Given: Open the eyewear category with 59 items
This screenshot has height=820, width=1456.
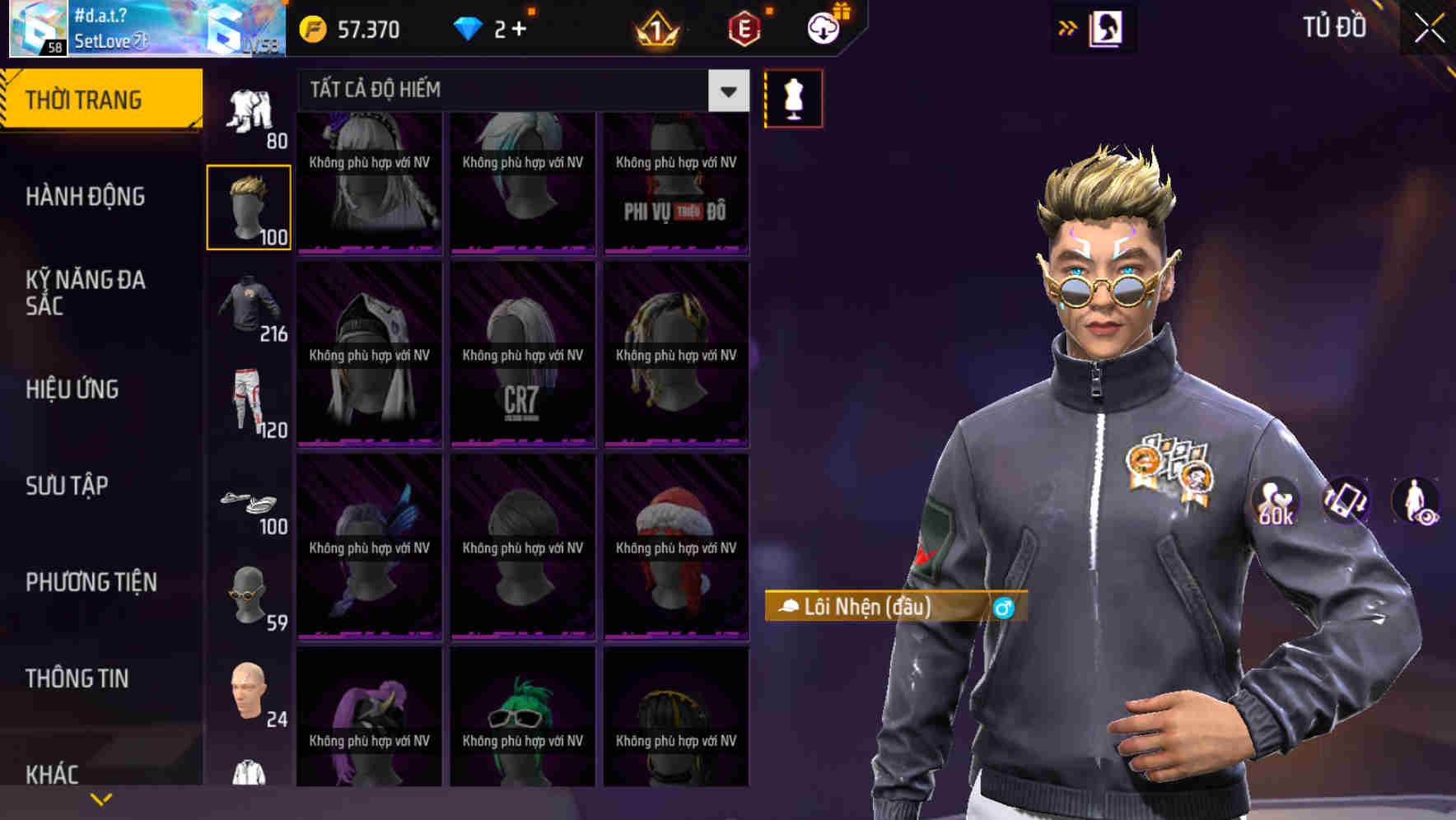Looking at the screenshot, I should [x=249, y=593].
